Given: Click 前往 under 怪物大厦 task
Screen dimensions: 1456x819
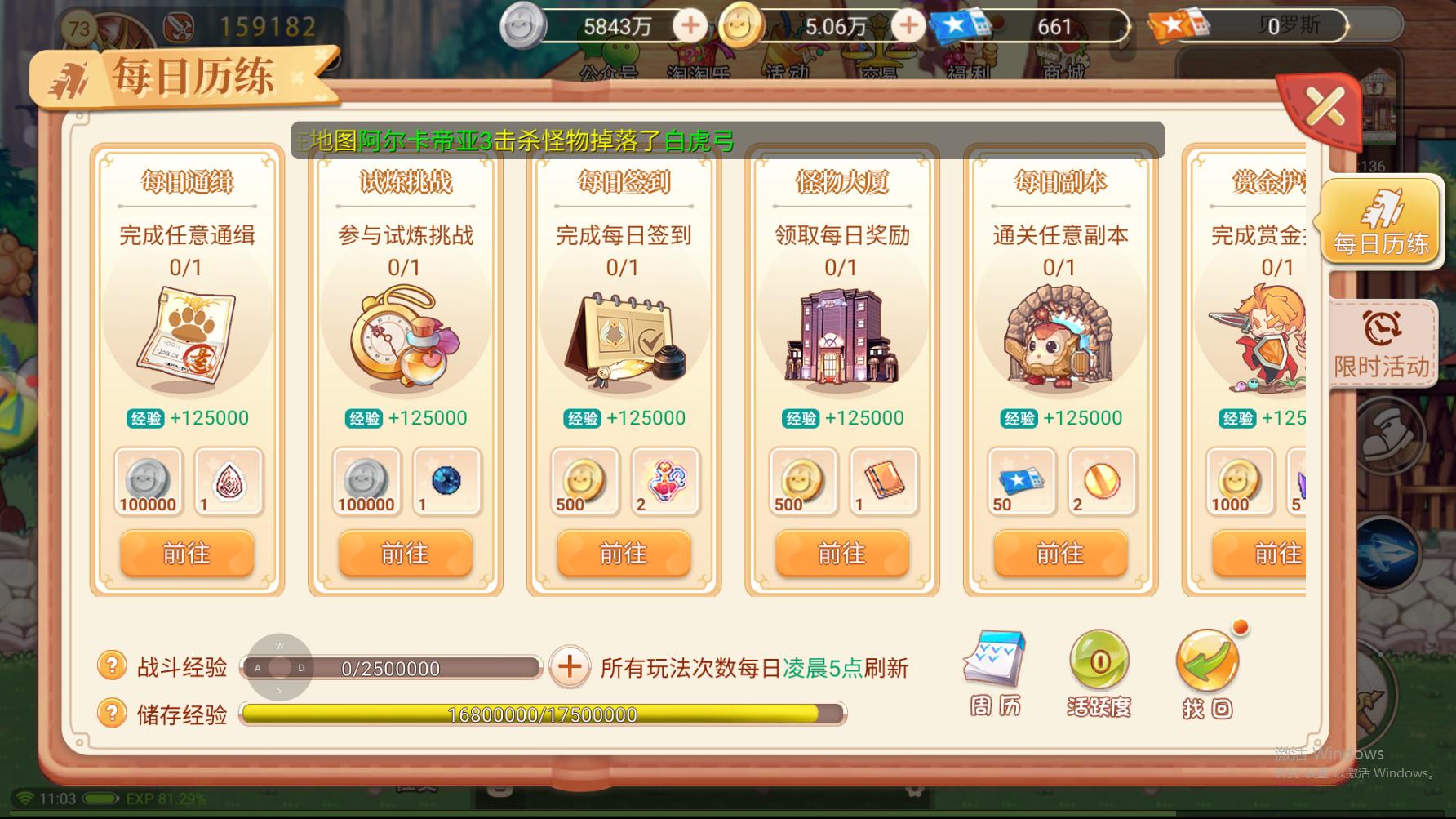Looking at the screenshot, I should pyautogui.click(x=841, y=554).
